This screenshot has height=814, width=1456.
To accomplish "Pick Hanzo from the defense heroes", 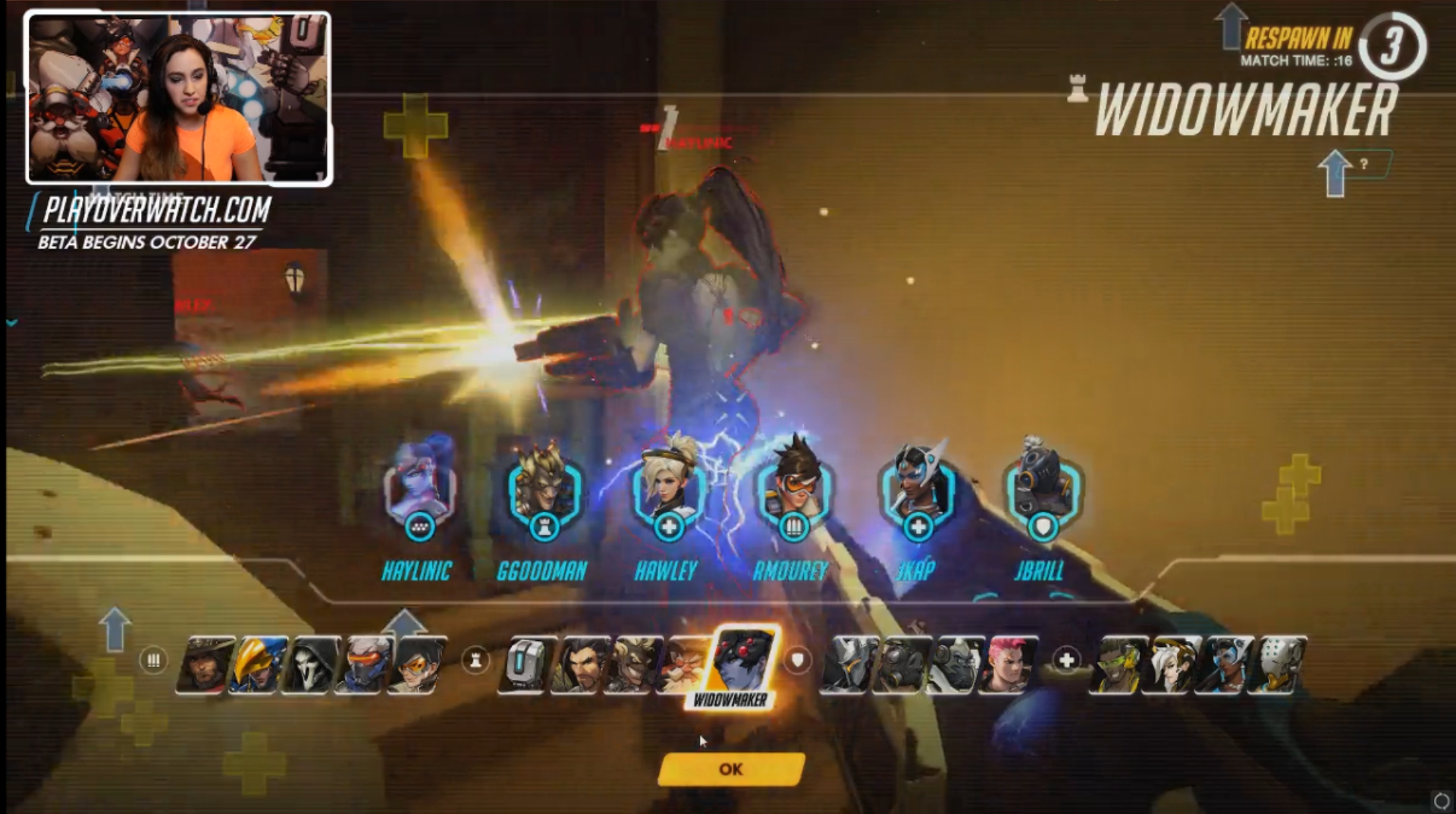I will 579,665.
